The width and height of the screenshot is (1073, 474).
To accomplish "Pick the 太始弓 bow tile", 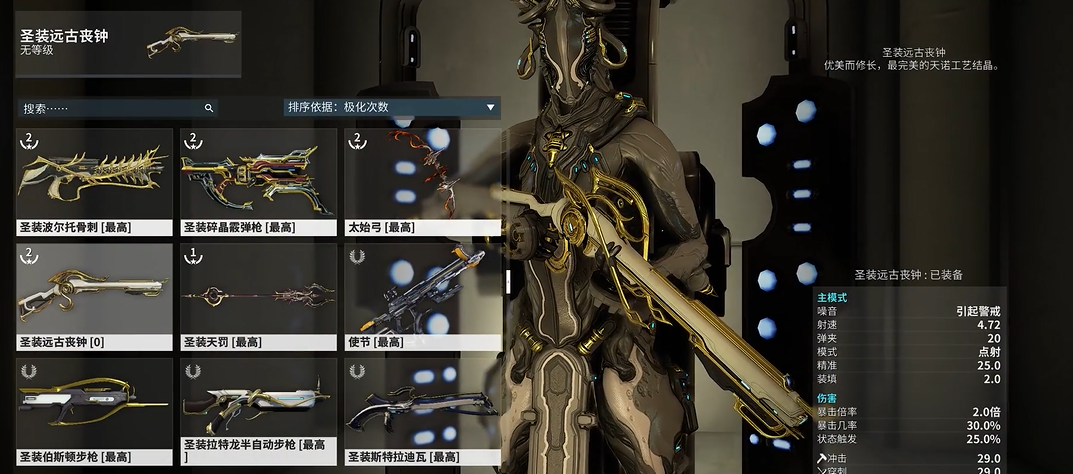I will (x=422, y=181).
